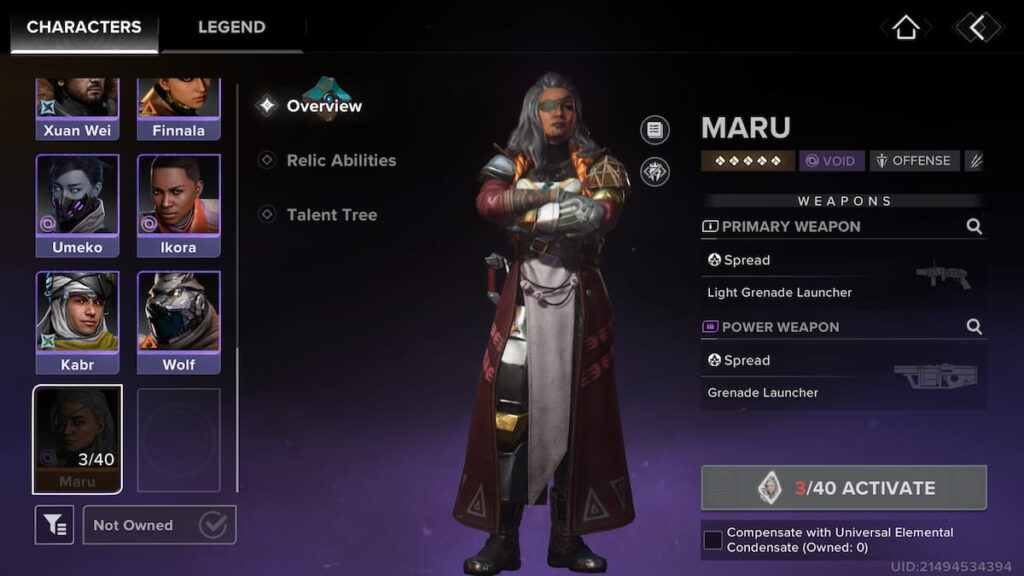Switch to the Legend tab
The width and height of the screenshot is (1024, 576).
pyautogui.click(x=231, y=27)
